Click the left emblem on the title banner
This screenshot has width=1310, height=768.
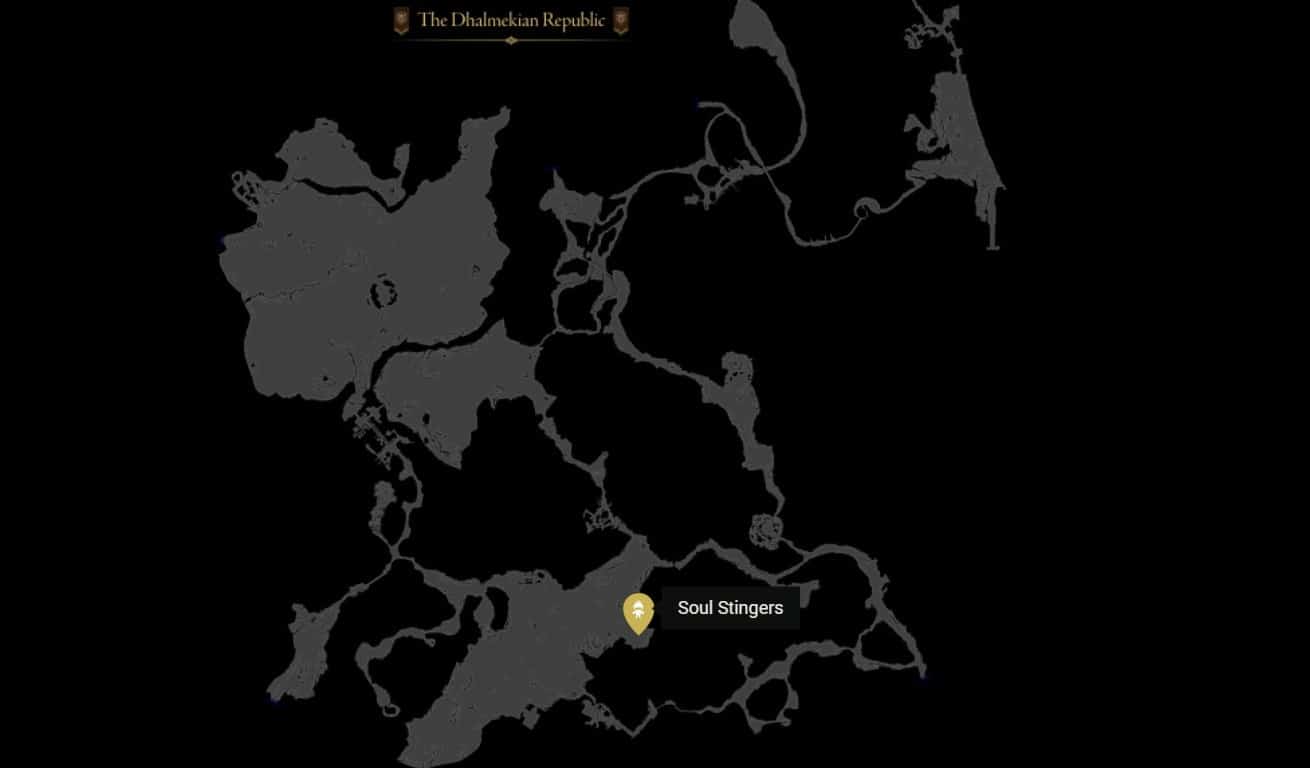[402, 20]
